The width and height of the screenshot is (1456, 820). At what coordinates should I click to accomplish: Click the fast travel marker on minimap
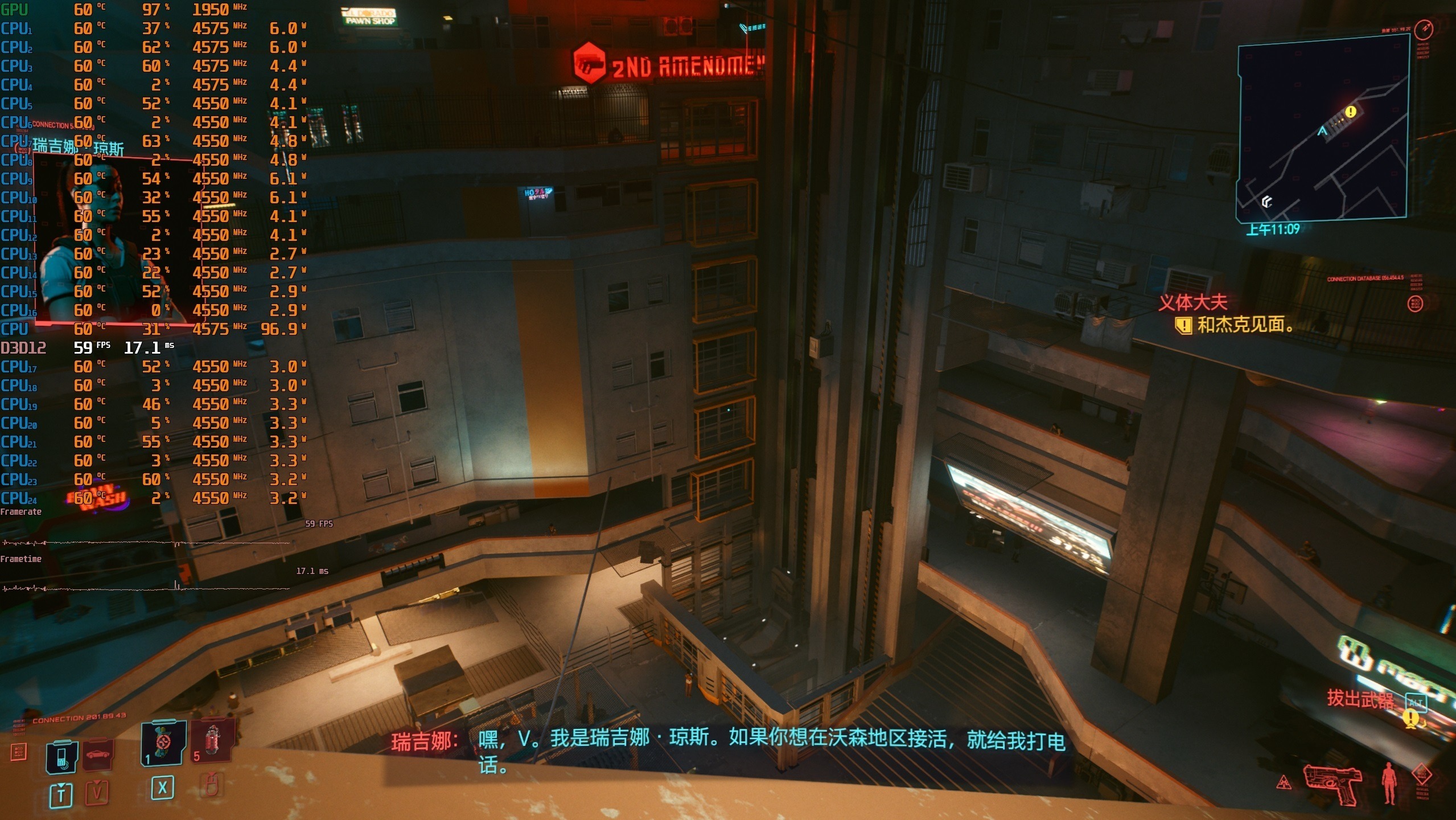1266,202
